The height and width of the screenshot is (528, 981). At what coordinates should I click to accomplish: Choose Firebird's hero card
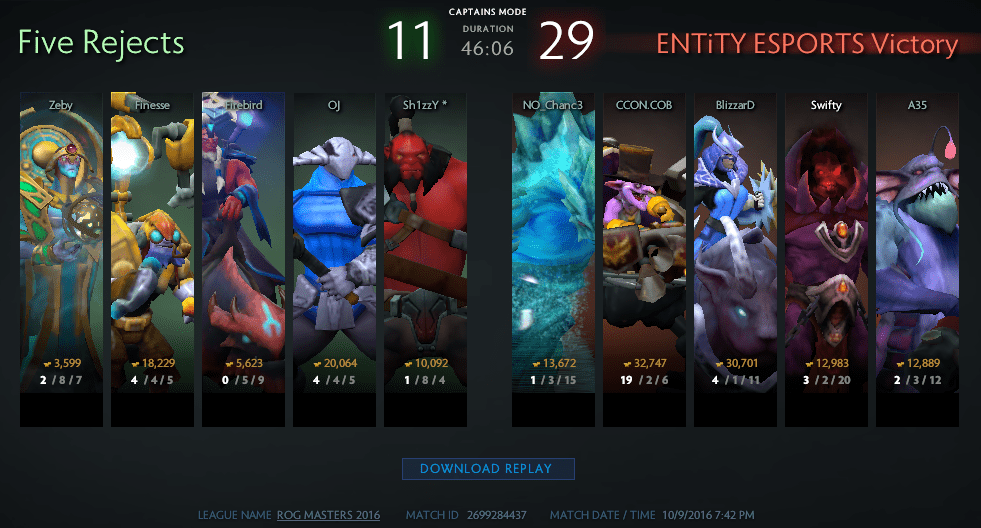[x=243, y=240]
